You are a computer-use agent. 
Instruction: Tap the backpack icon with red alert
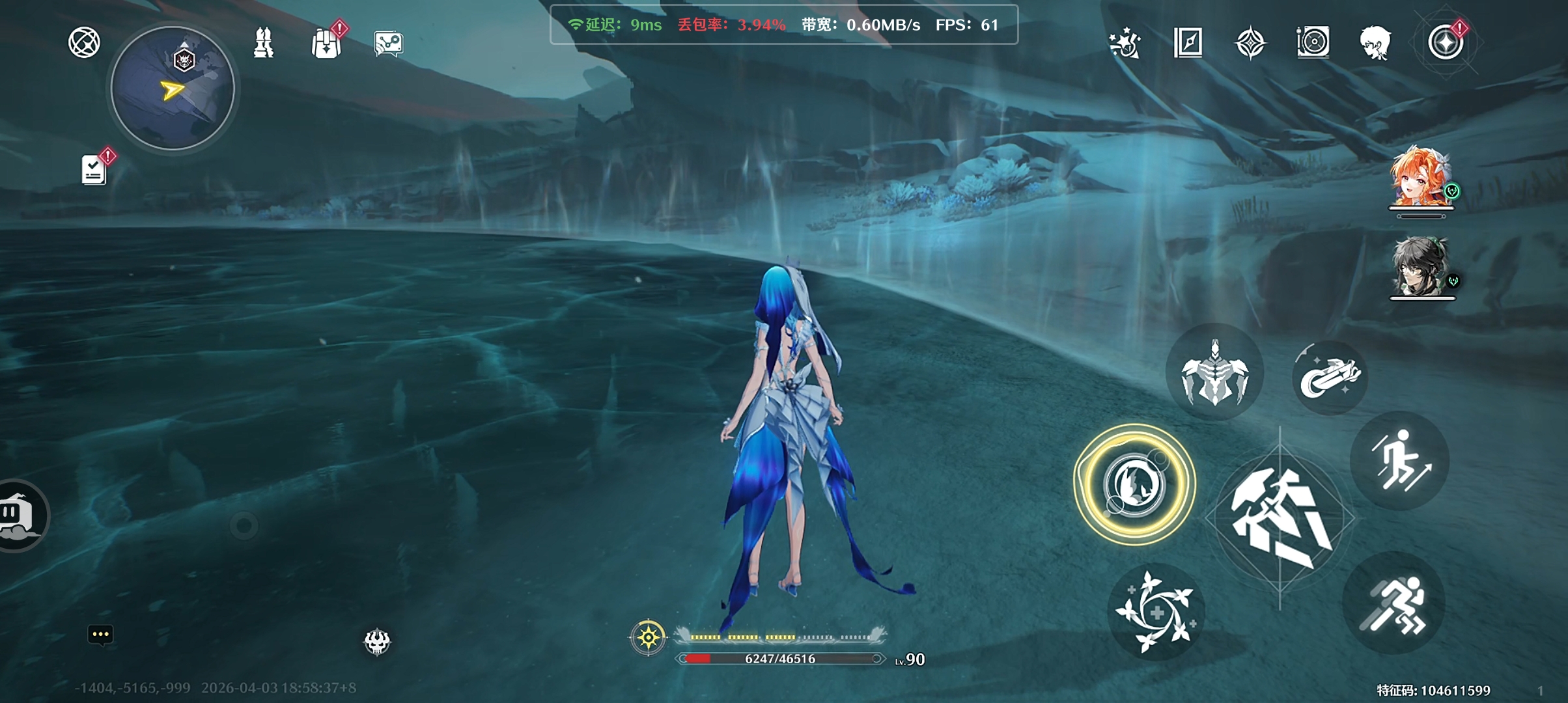(326, 44)
